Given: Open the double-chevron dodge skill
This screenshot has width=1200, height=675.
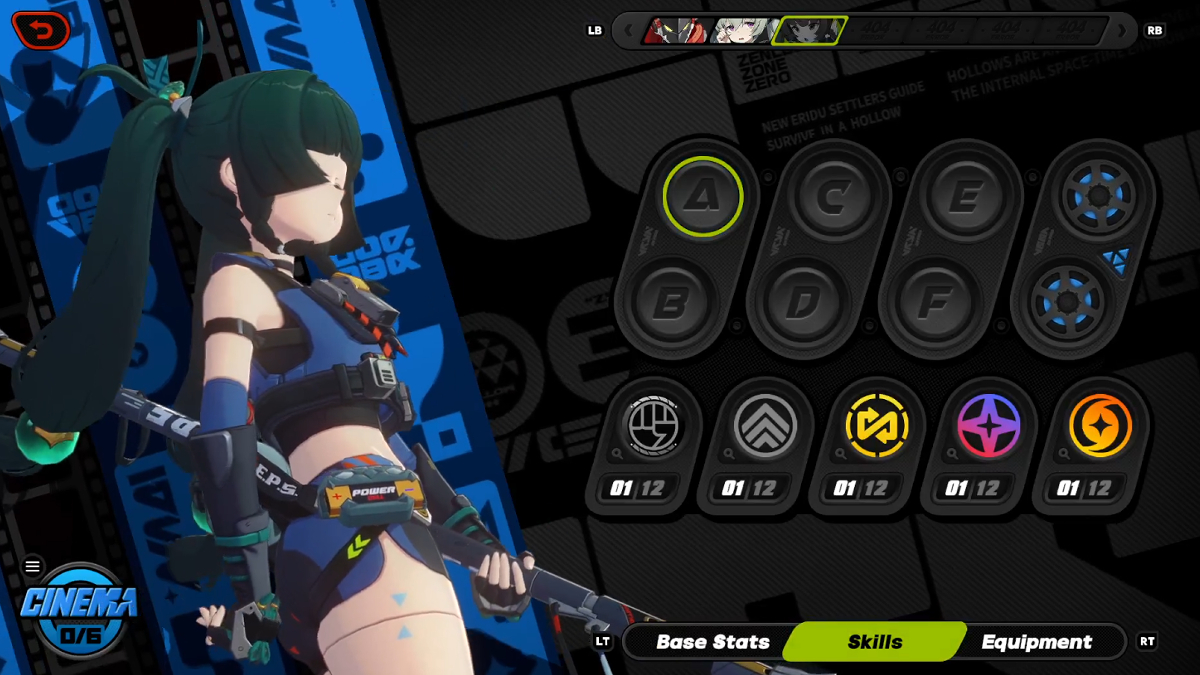Looking at the screenshot, I should pyautogui.click(x=764, y=427).
